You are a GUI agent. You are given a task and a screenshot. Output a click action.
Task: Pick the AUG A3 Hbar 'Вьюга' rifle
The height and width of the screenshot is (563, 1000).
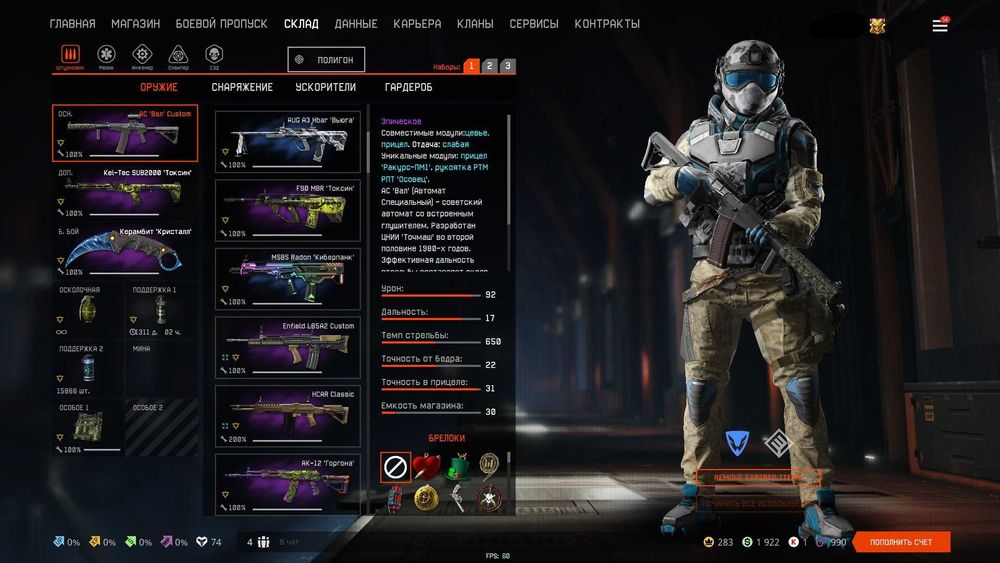[288, 140]
